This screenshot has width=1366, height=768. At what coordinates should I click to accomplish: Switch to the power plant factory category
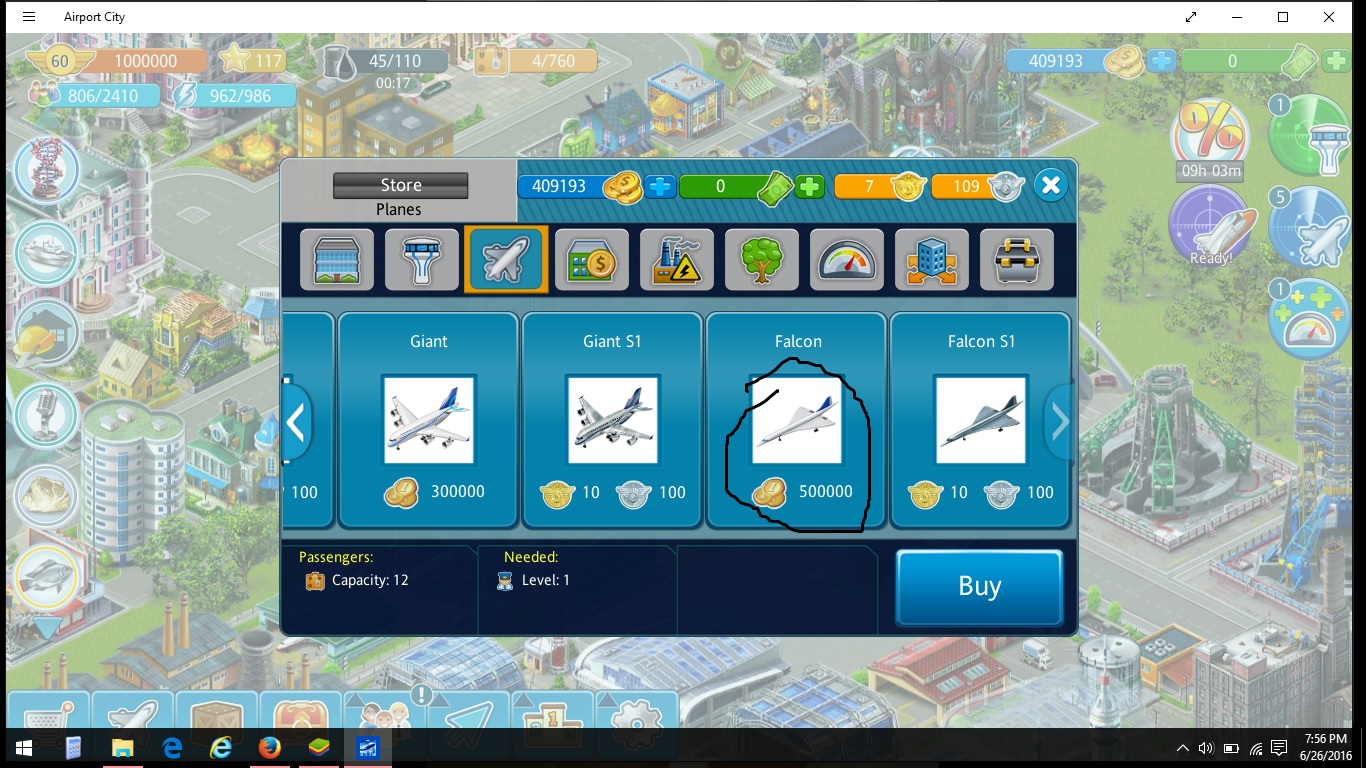(676, 259)
